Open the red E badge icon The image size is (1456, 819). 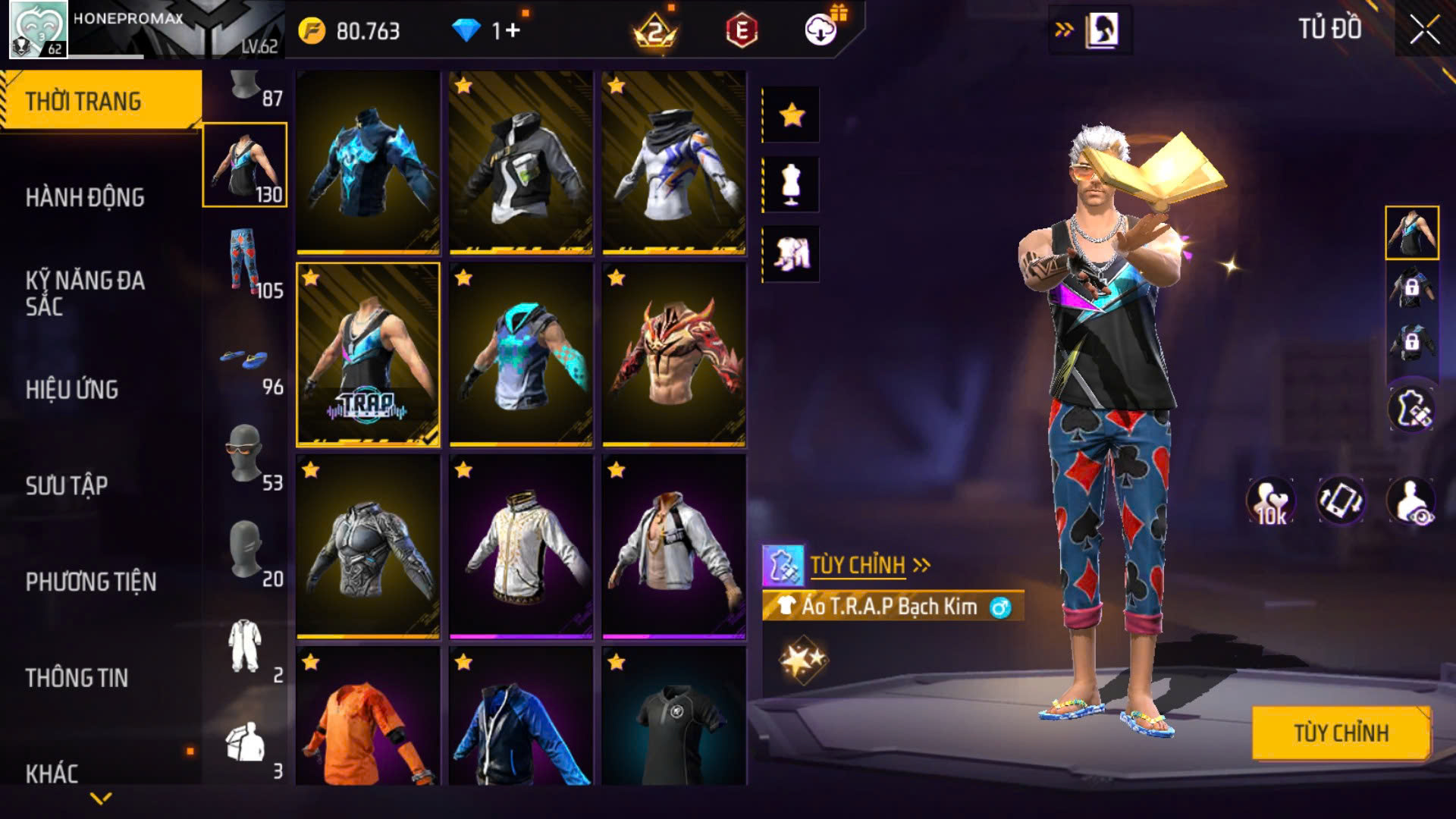[x=742, y=31]
